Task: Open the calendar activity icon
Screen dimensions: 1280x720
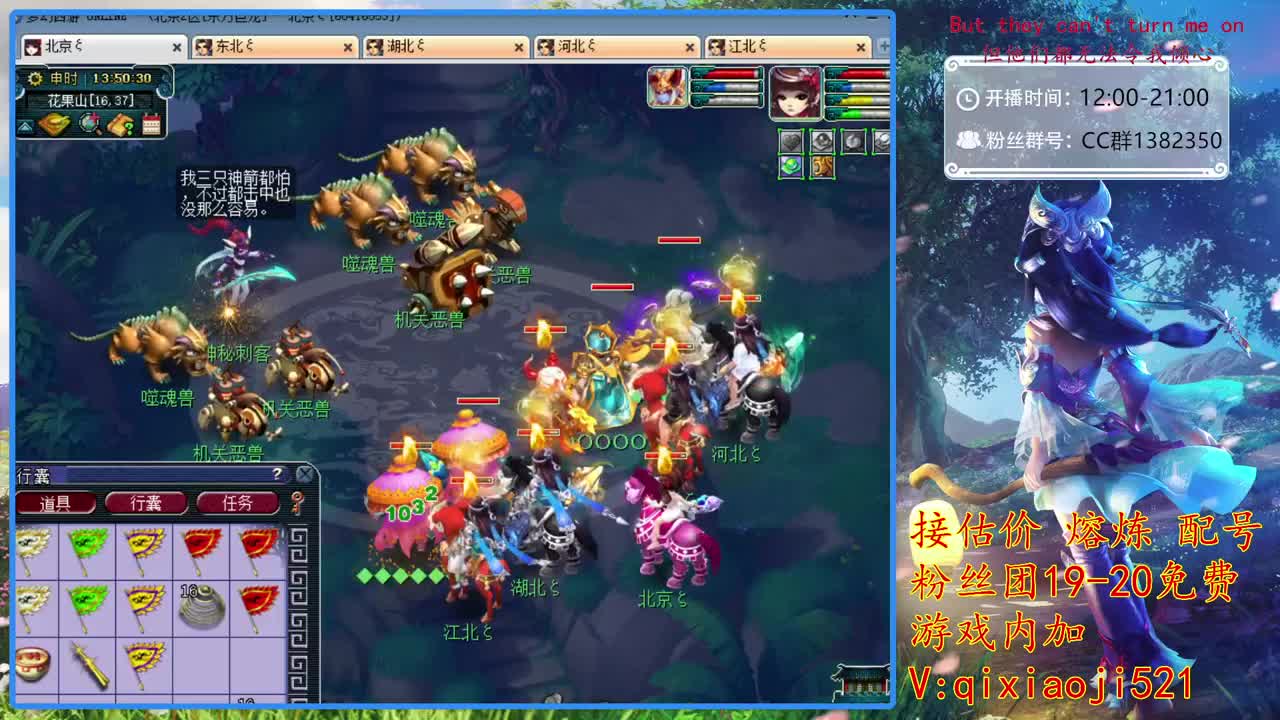Action: [x=152, y=124]
